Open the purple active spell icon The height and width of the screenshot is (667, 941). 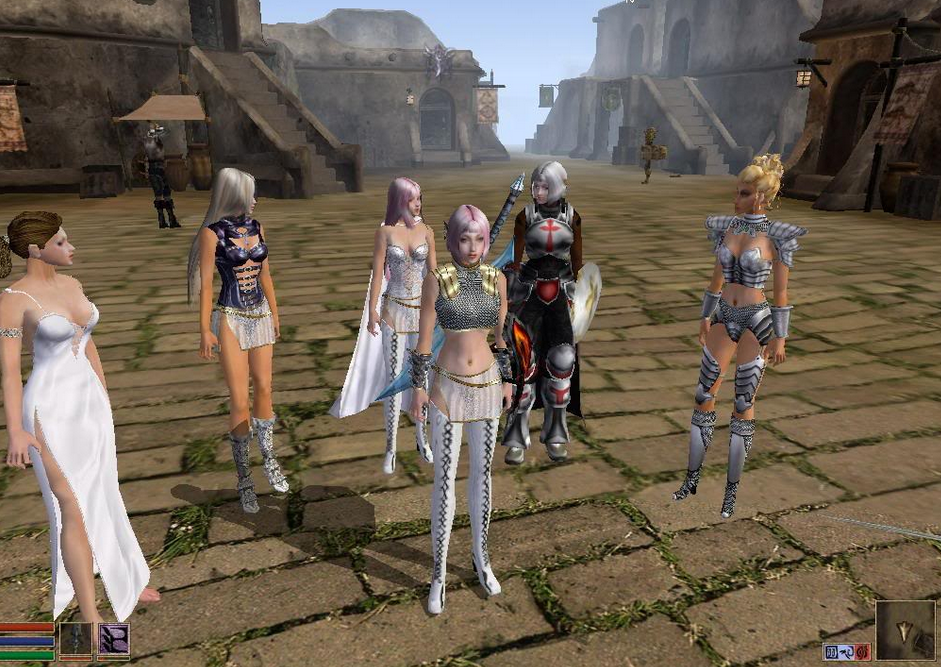click(113, 639)
